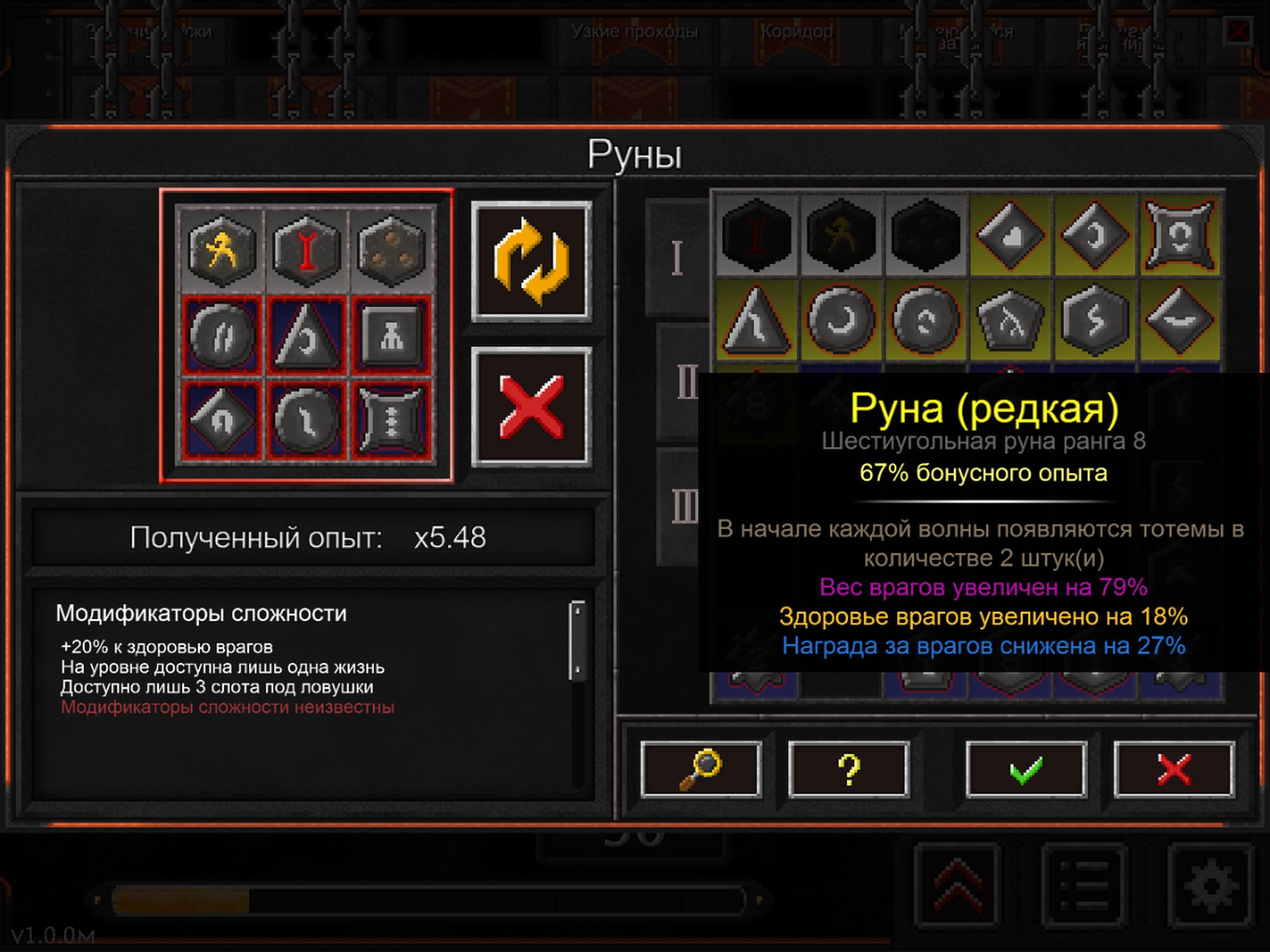This screenshot has width=1270, height=952.
Task: Click the orange swap arrows button
Action: click(531, 261)
